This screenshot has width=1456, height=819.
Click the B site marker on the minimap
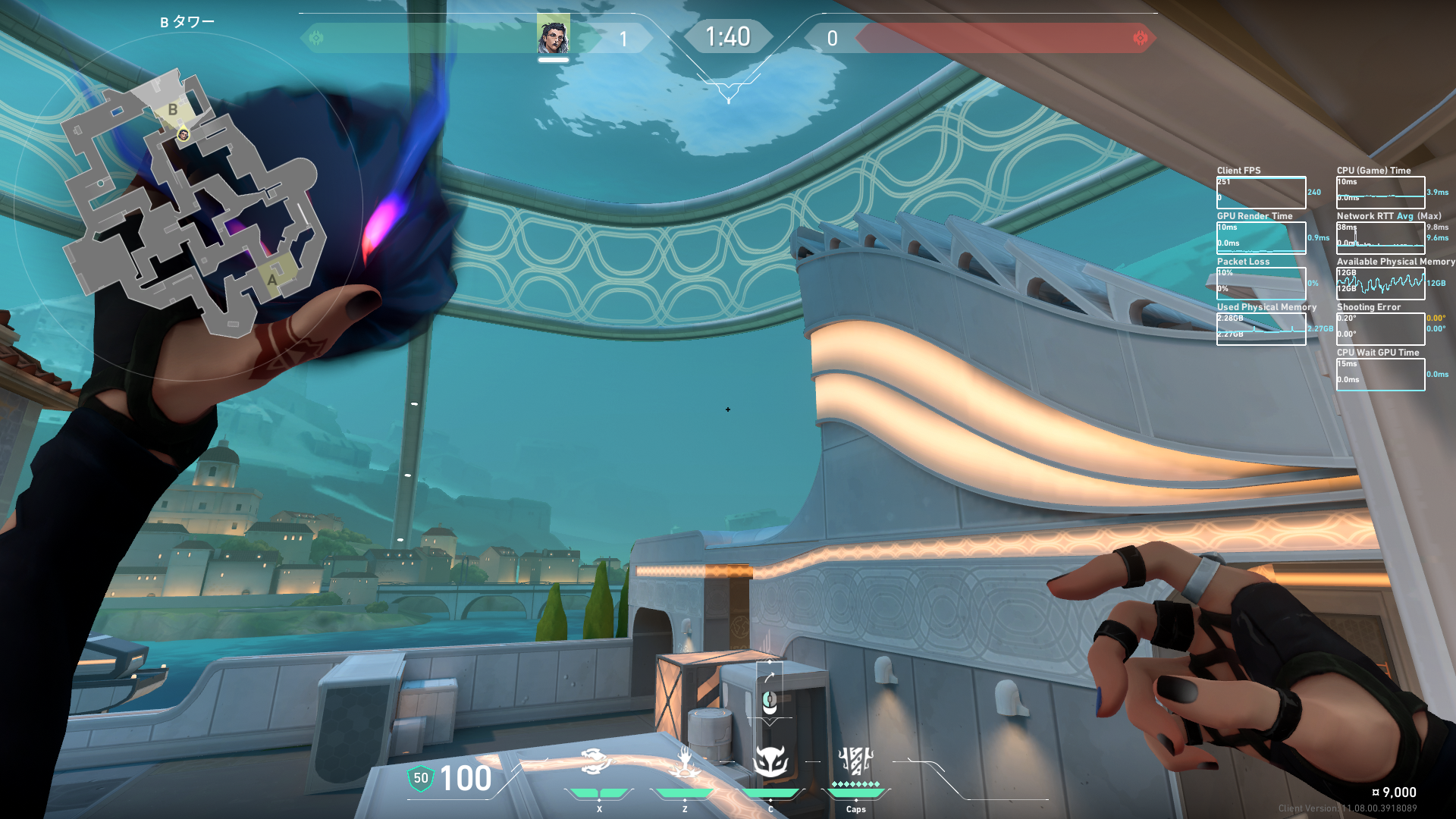(x=173, y=110)
